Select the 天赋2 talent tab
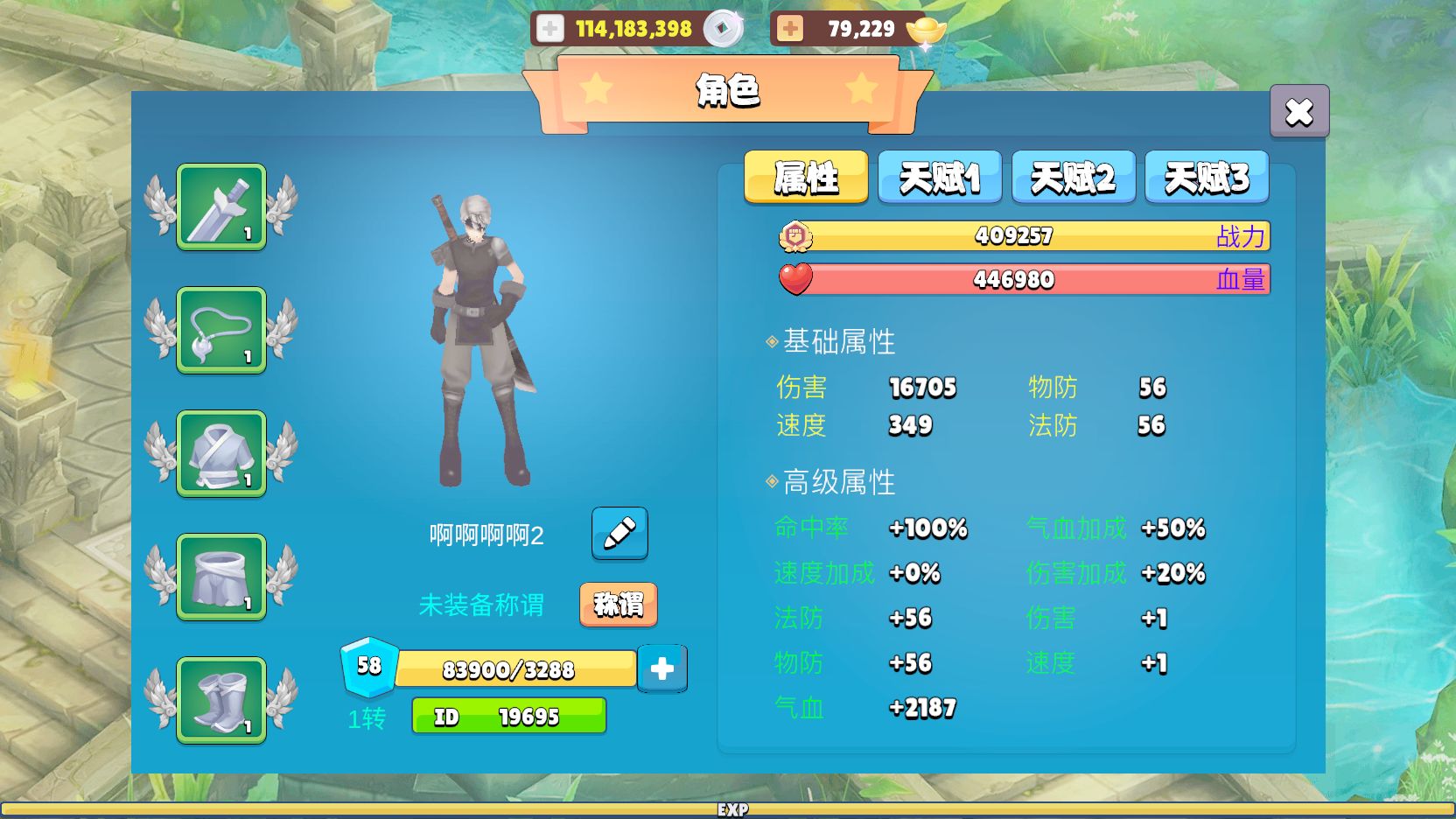 coord(1073,177)
